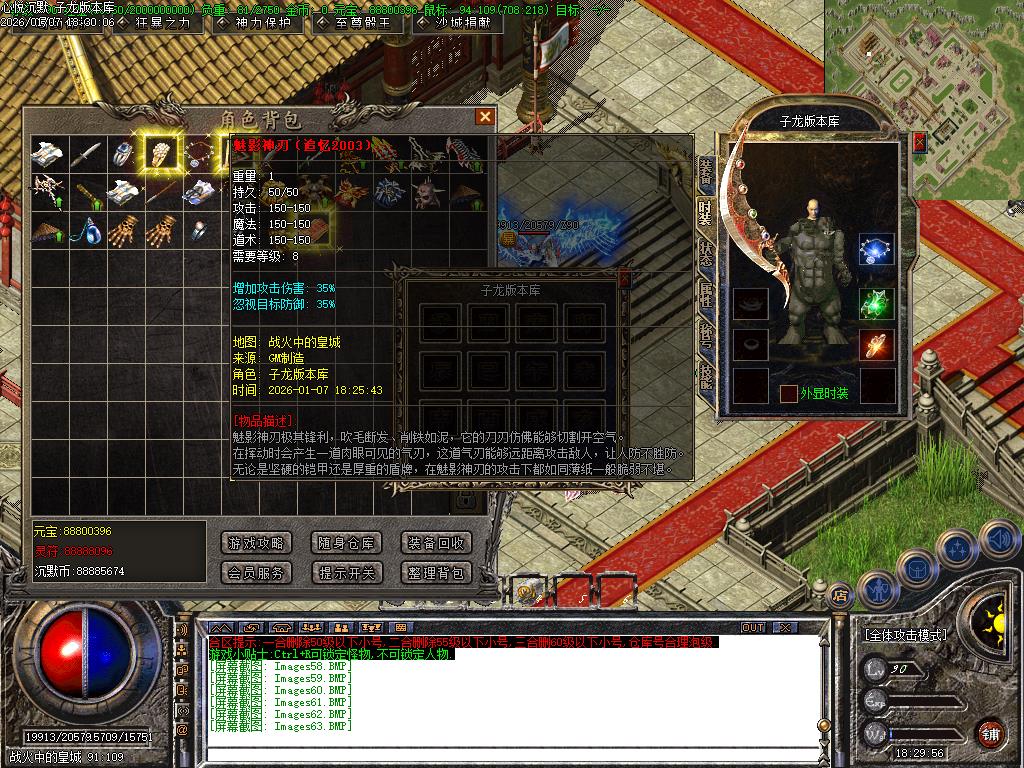Switch to the 装备 equipment tab
Viewport: 1024px width, 768px height.
coord(705,173)
